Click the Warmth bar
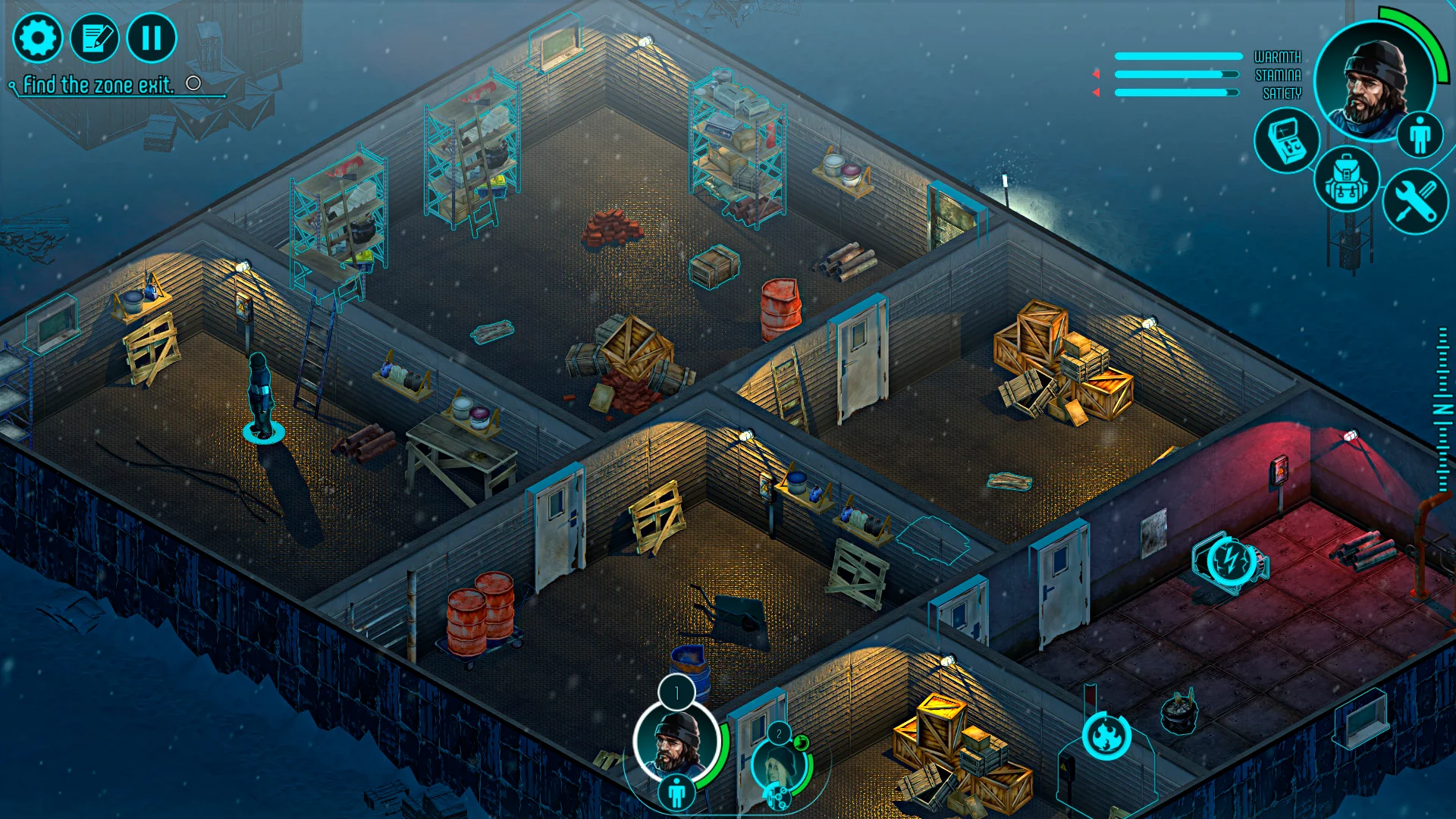 coord(1178,56)
